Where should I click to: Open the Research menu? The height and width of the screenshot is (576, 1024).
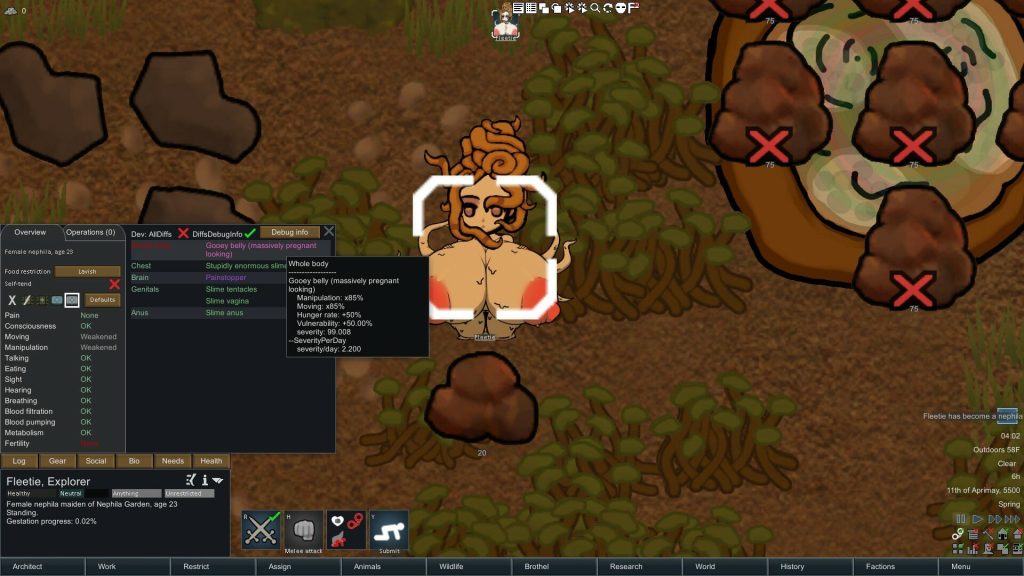coord(626,566)
